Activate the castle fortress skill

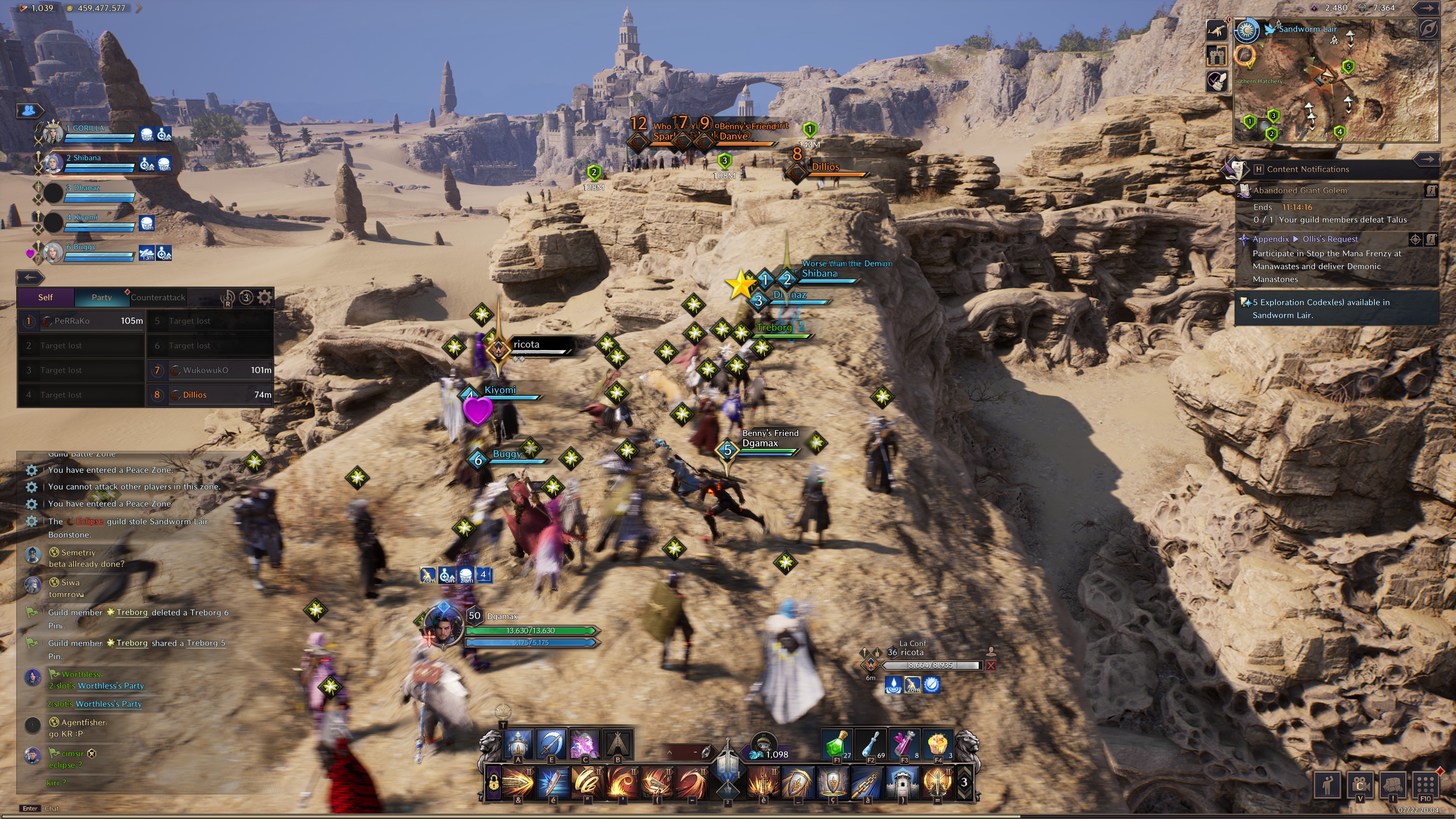(x=903, y=782)
